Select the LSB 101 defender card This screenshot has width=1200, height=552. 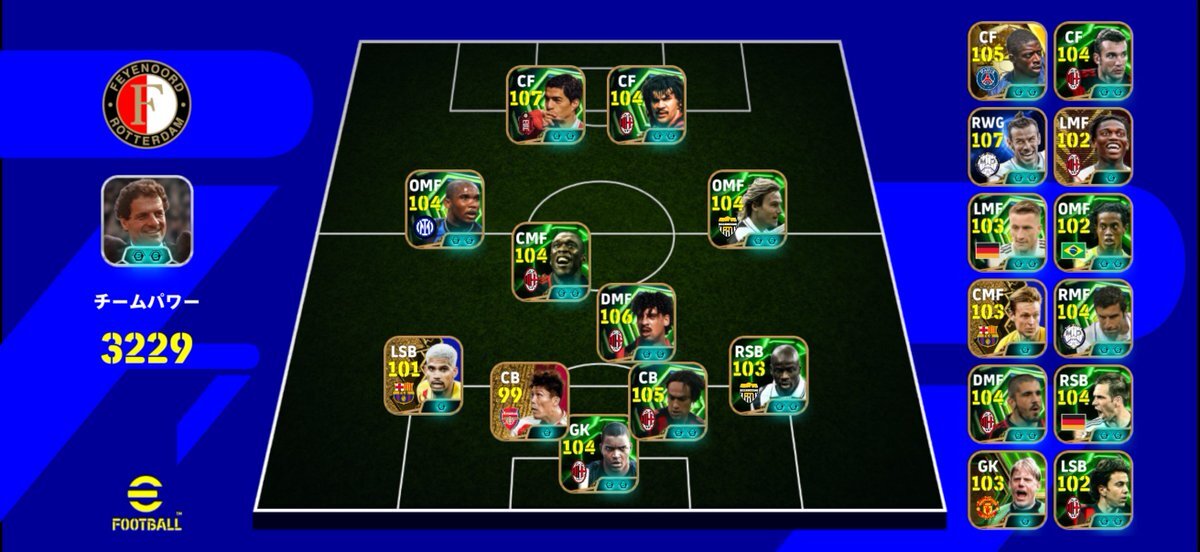pyautogui.click(x=423, y=375)
